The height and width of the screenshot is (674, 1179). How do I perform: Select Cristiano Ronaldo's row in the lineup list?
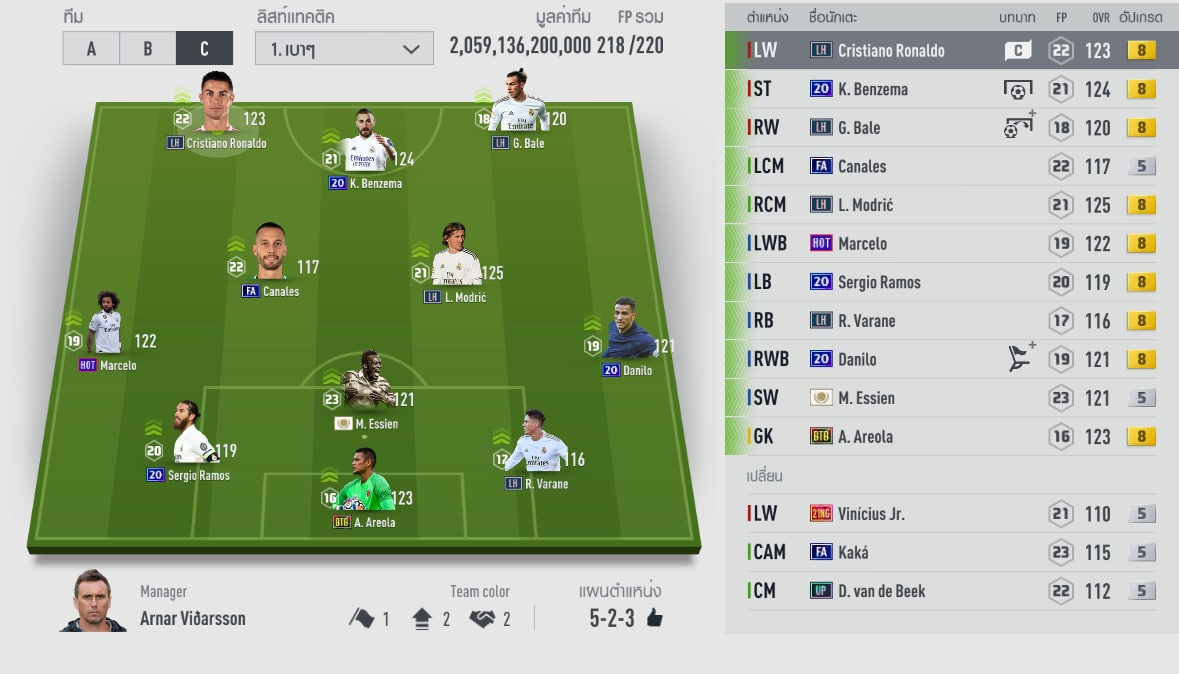point(951,51)
